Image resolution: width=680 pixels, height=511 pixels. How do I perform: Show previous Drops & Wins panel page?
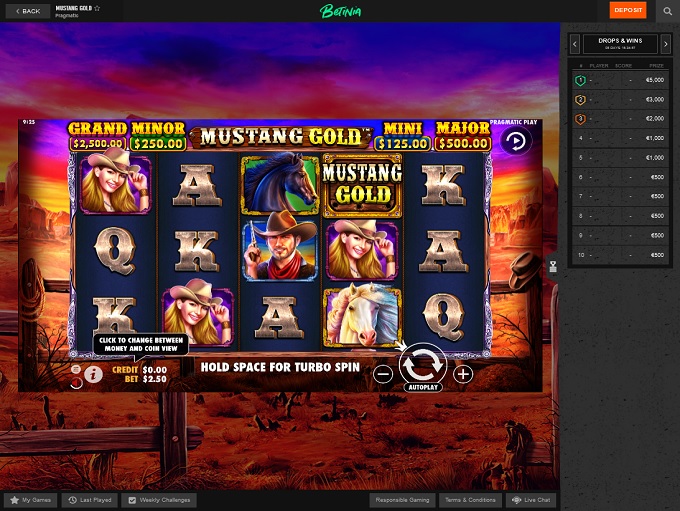tap(575, 44)
